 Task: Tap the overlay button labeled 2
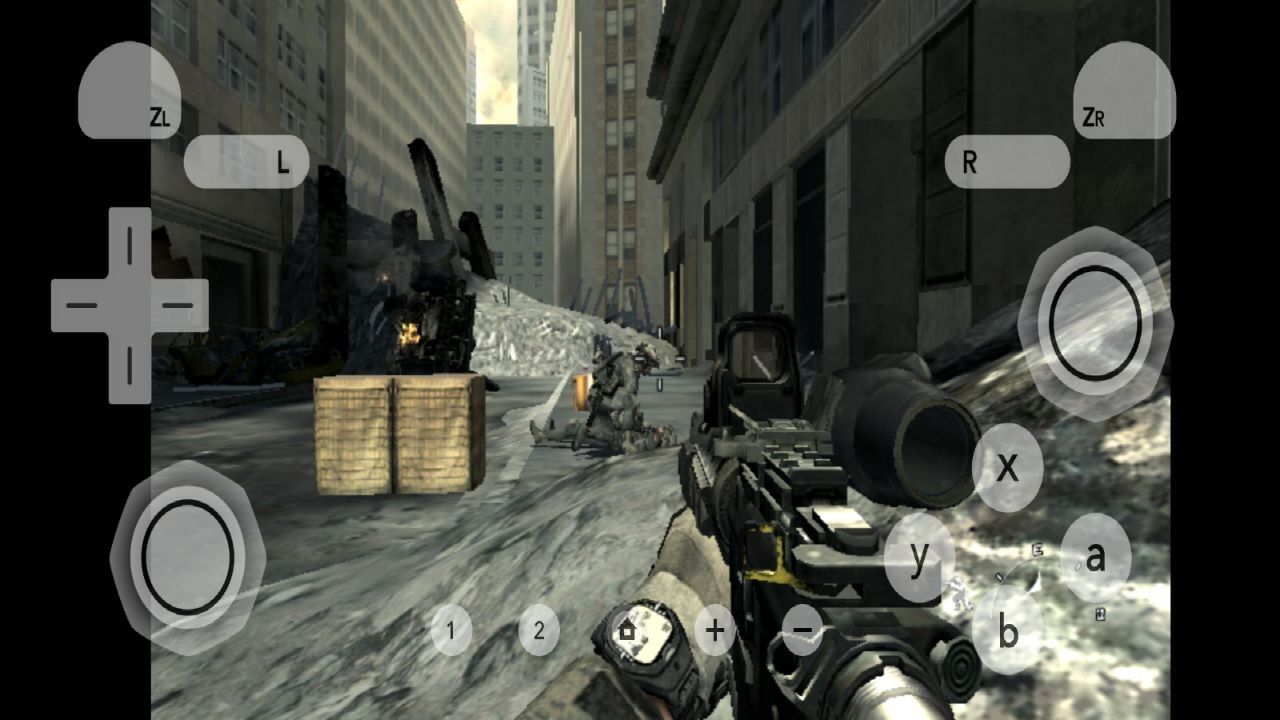click(x=539, y=631)
